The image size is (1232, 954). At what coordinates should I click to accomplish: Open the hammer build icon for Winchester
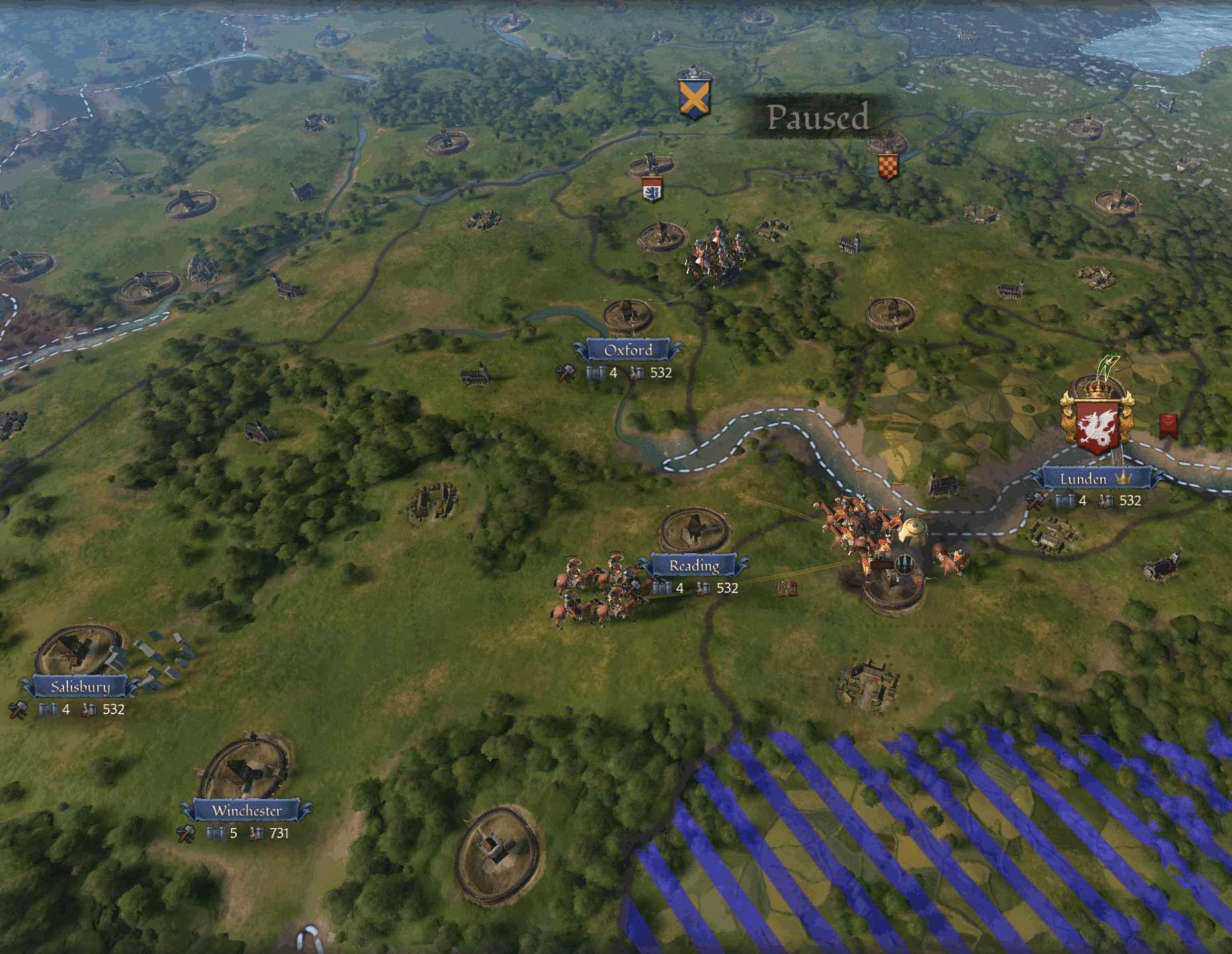pos(185,833)
